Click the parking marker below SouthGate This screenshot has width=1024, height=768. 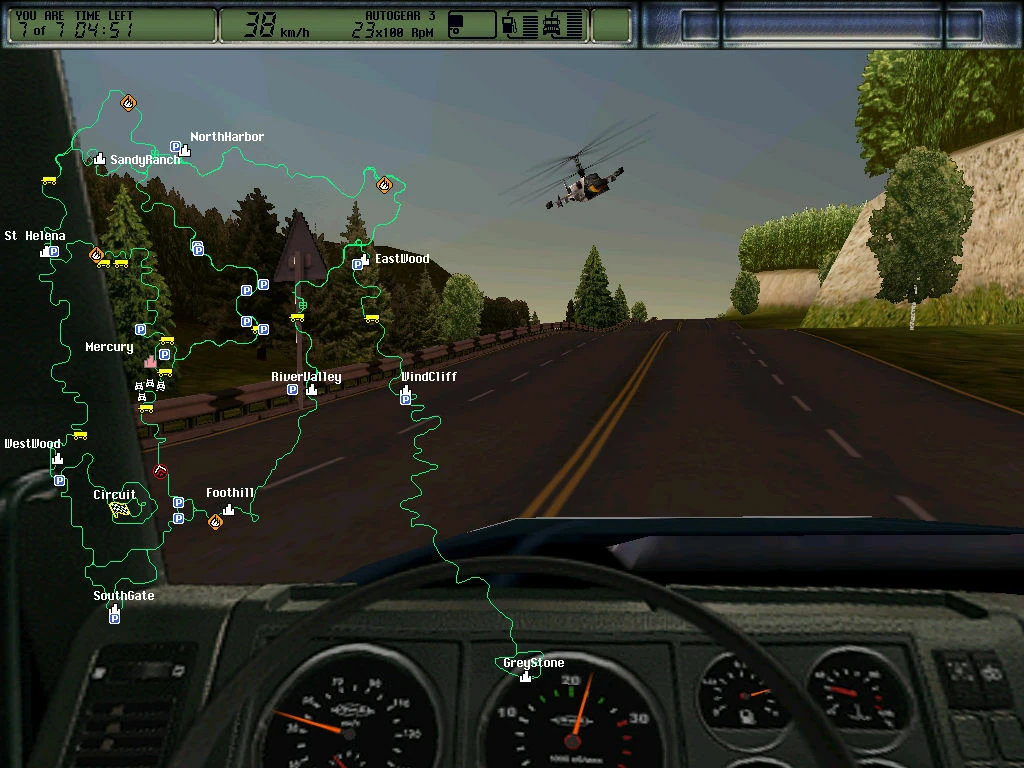pyautogui.click(x=114, y=619)
